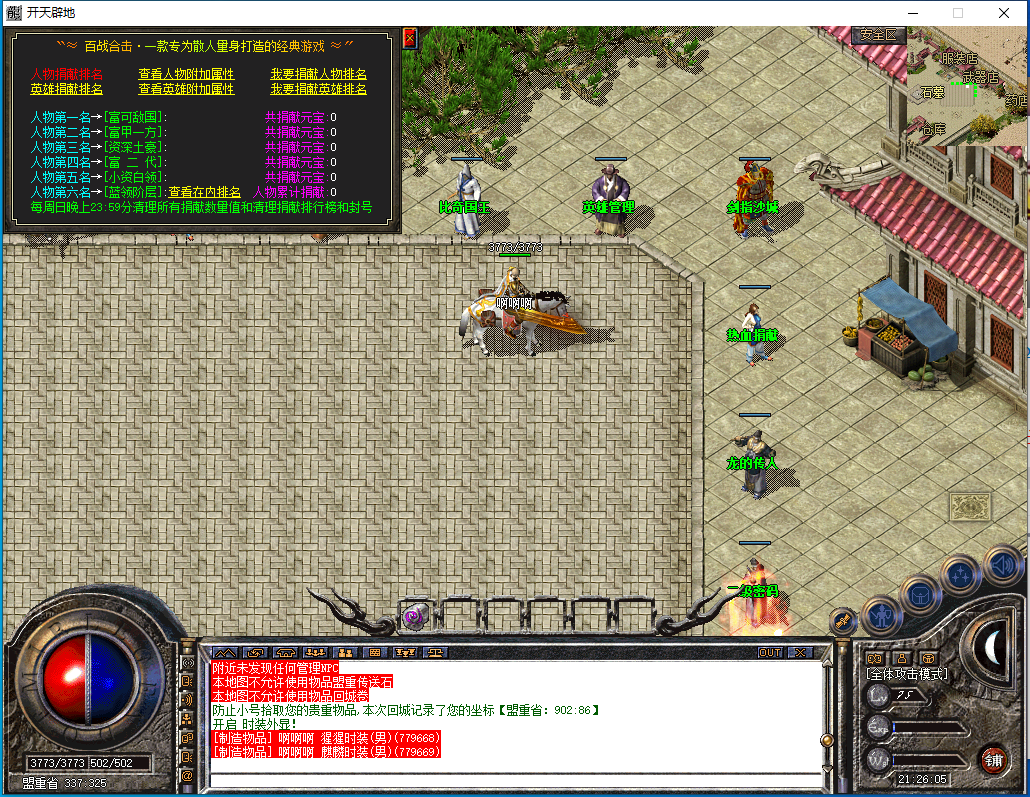View 查看英雄附加属性 hero bonus attributes
Image resolution: width=1030 pixels, height=797 pixels.
click(186, 89)
